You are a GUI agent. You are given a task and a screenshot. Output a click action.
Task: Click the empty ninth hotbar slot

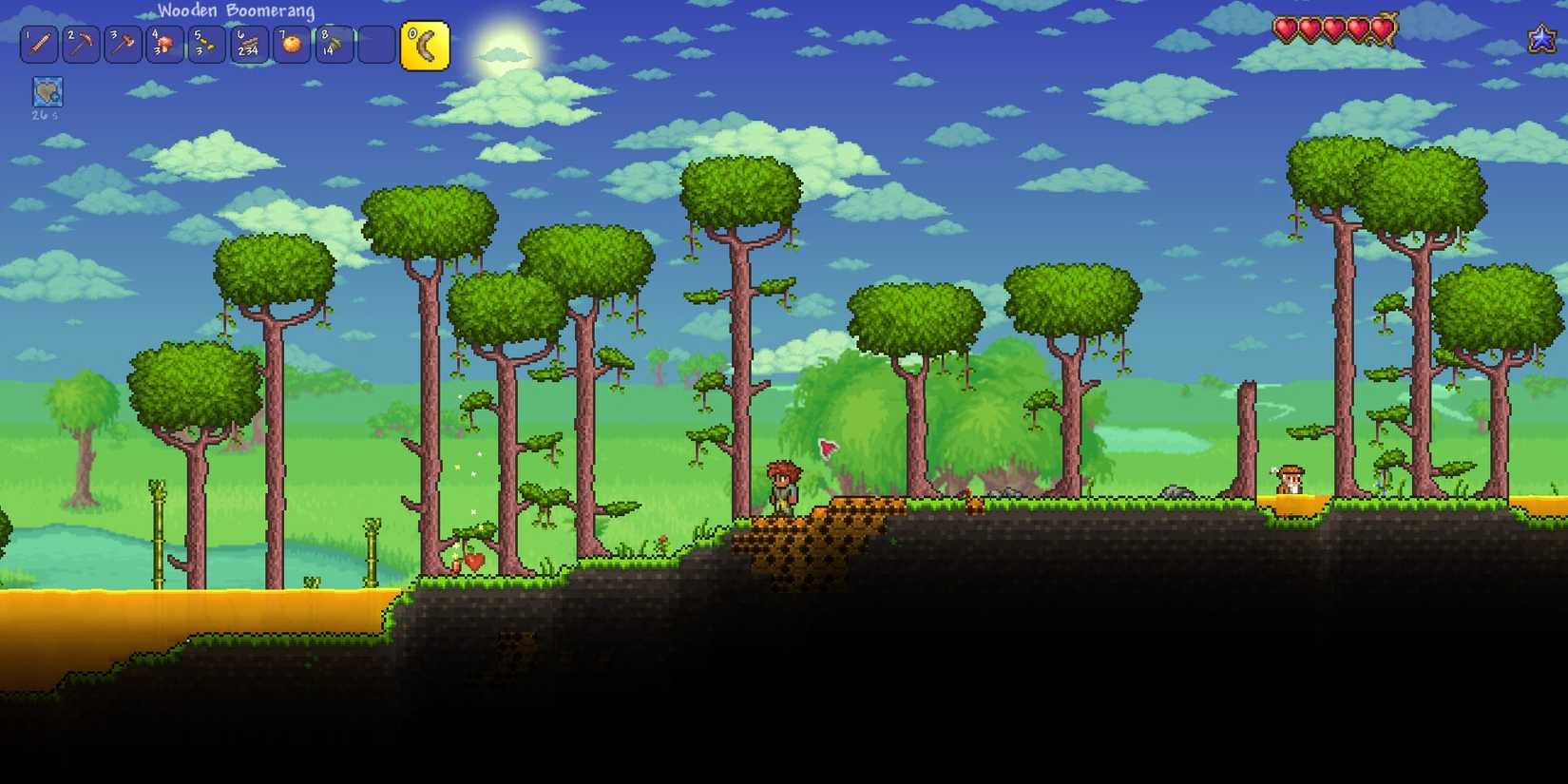tap(374, 44)
